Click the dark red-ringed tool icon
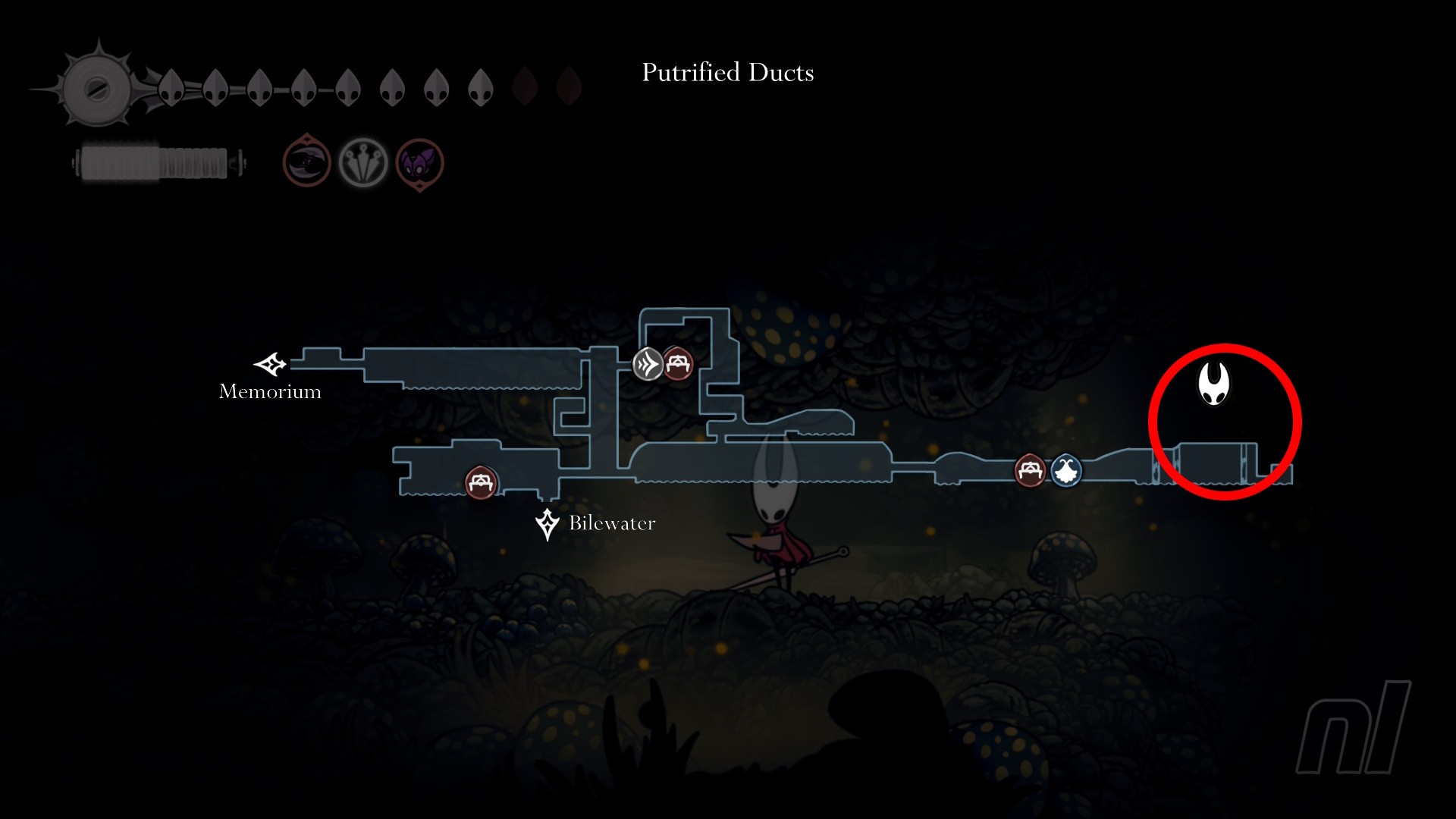The width and height of the screenshot is (1456, 819). [306, 162]
